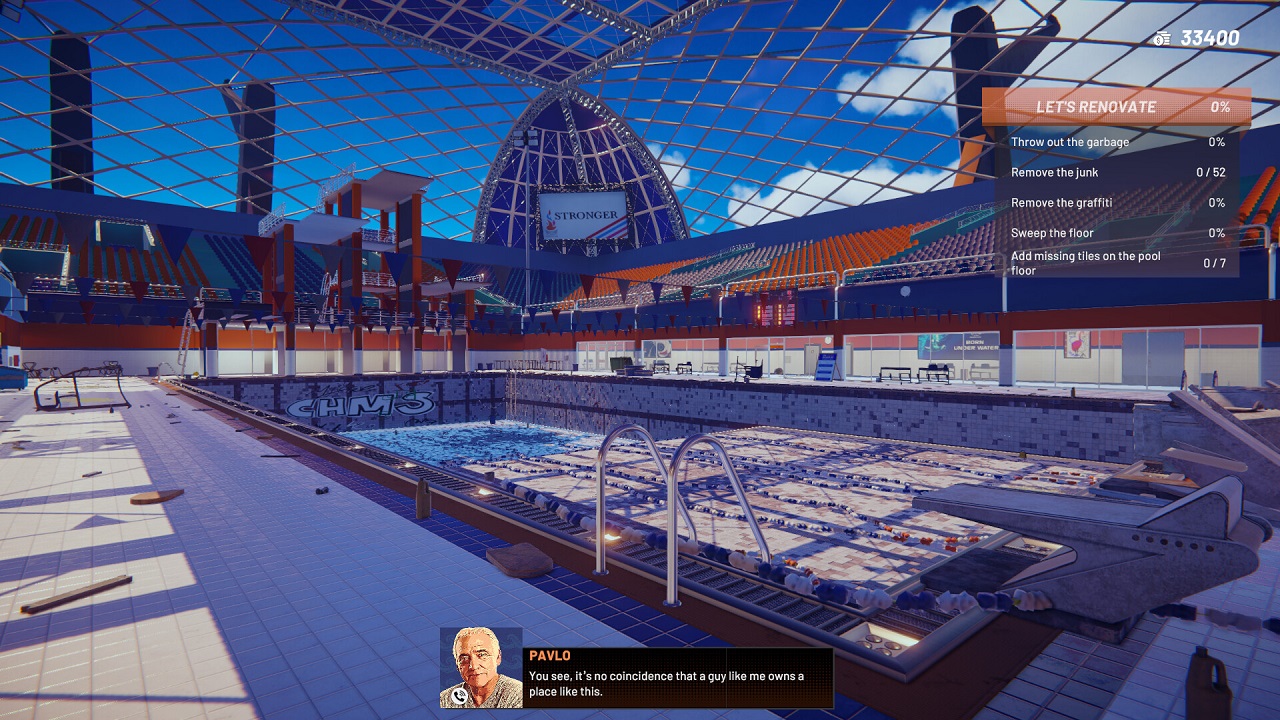Select the Remove the graffiti task
The height and width of the screenshot is (720, 1280).
1070,202
